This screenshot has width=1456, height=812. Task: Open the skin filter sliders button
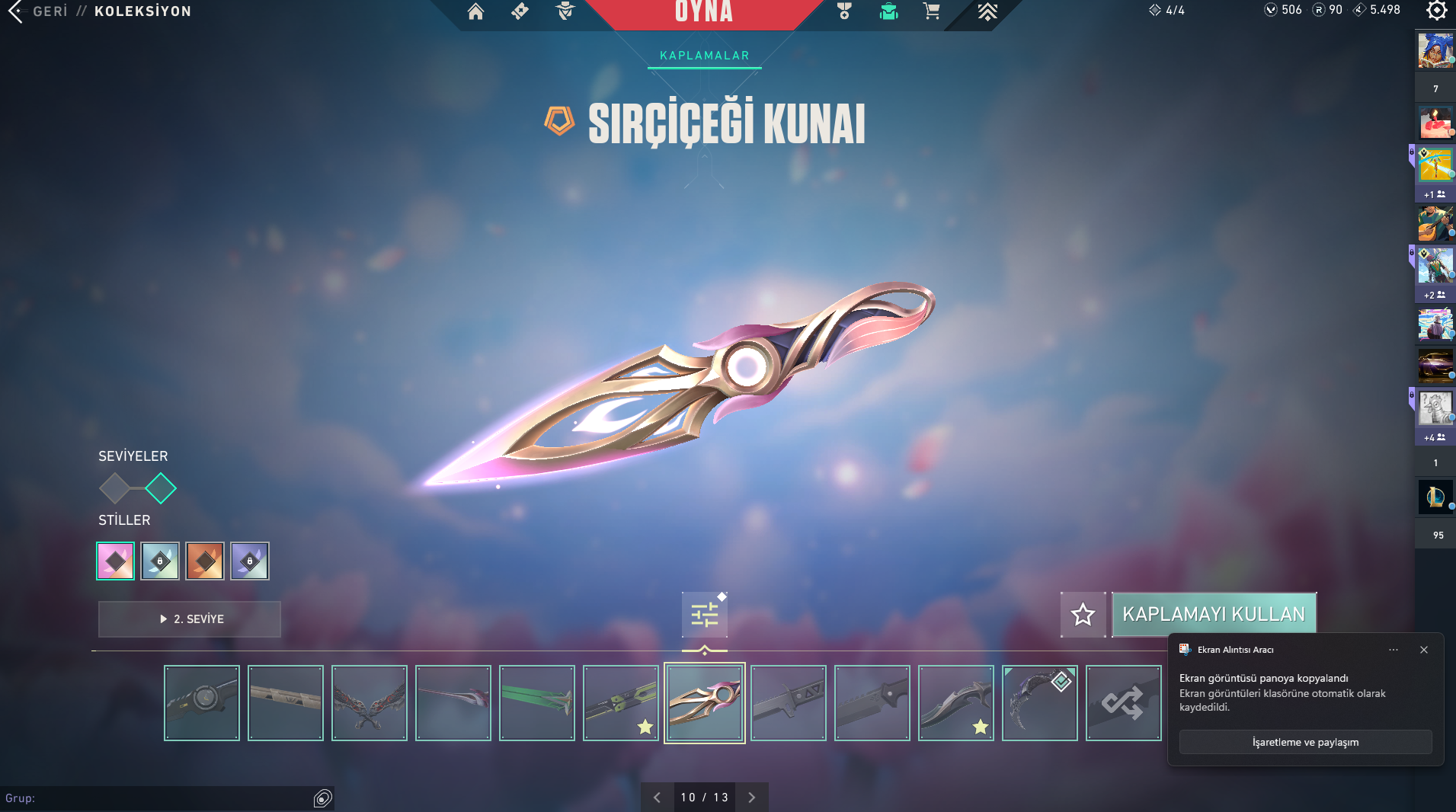[x=704, y=614]
